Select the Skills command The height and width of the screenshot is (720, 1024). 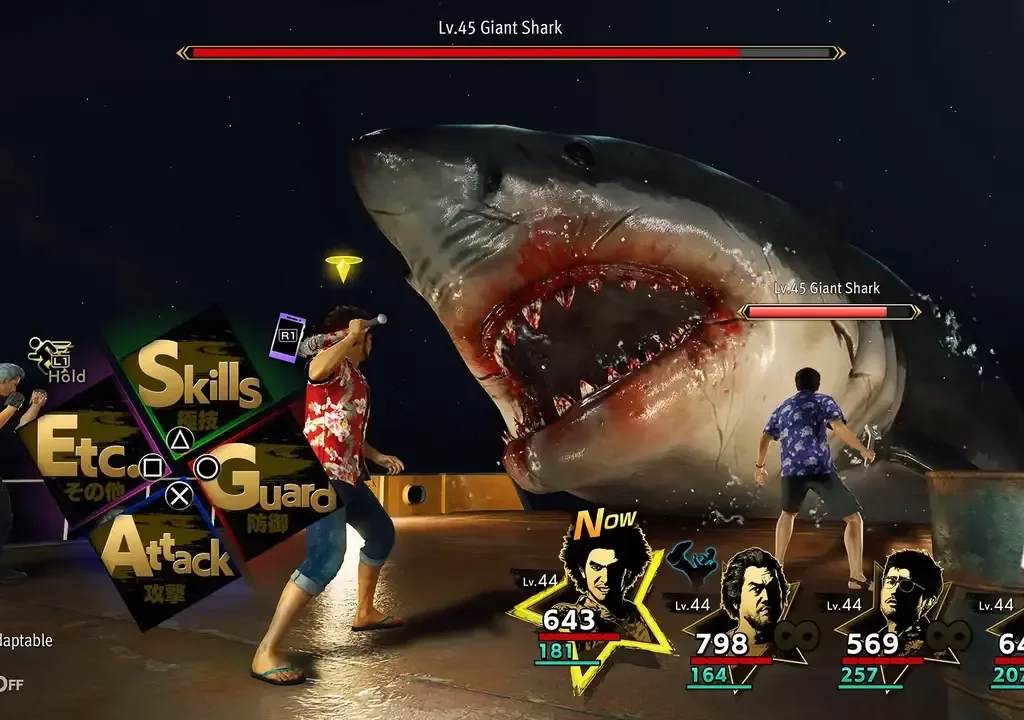[x=199, y=378]
